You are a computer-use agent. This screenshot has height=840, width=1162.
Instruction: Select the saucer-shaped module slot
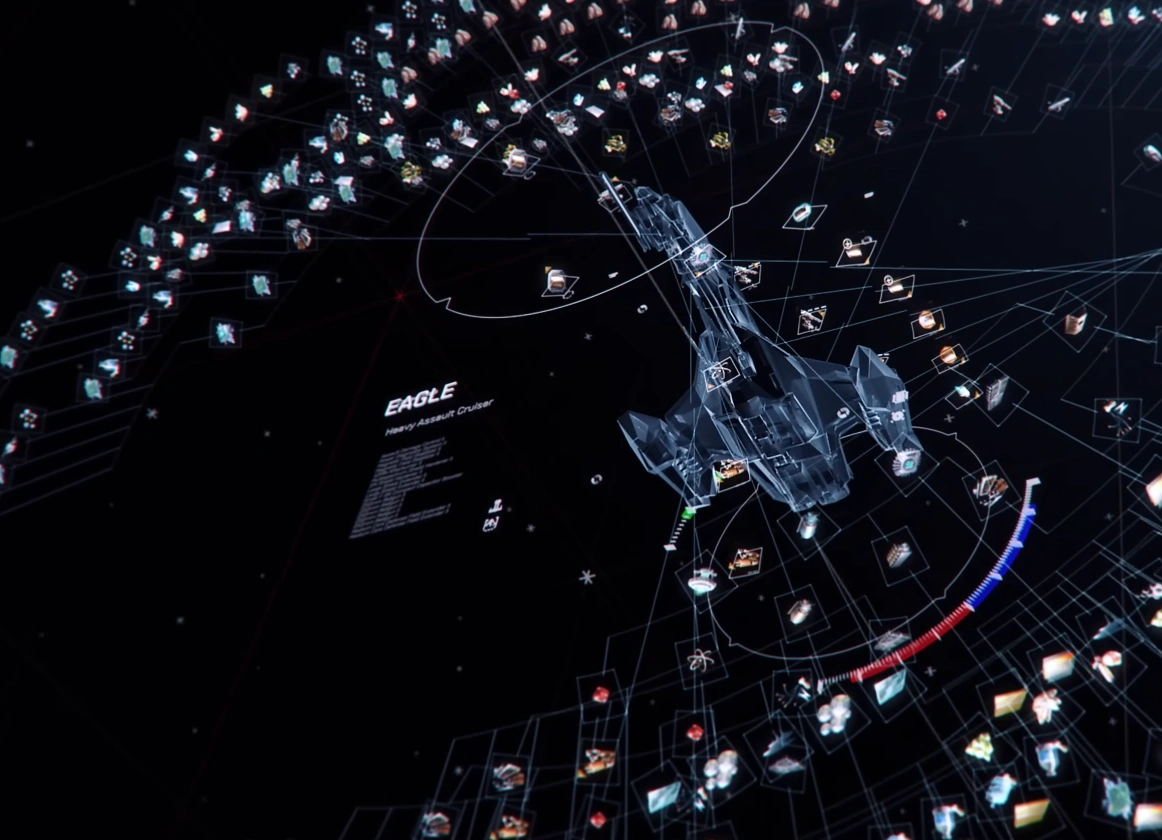(703, 581)
